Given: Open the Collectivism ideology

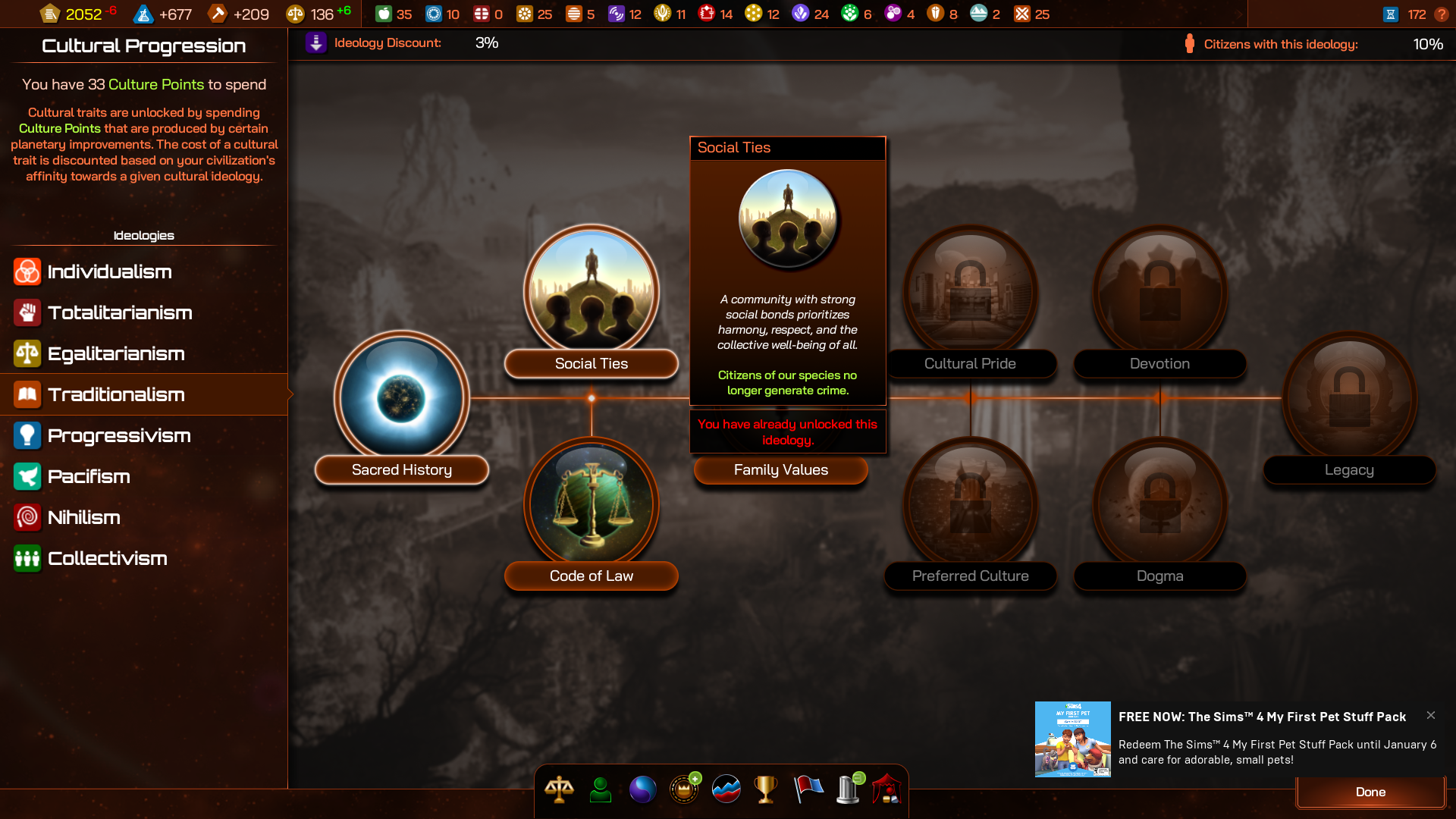Looking at the screenshot, I should tap(107, 558).
